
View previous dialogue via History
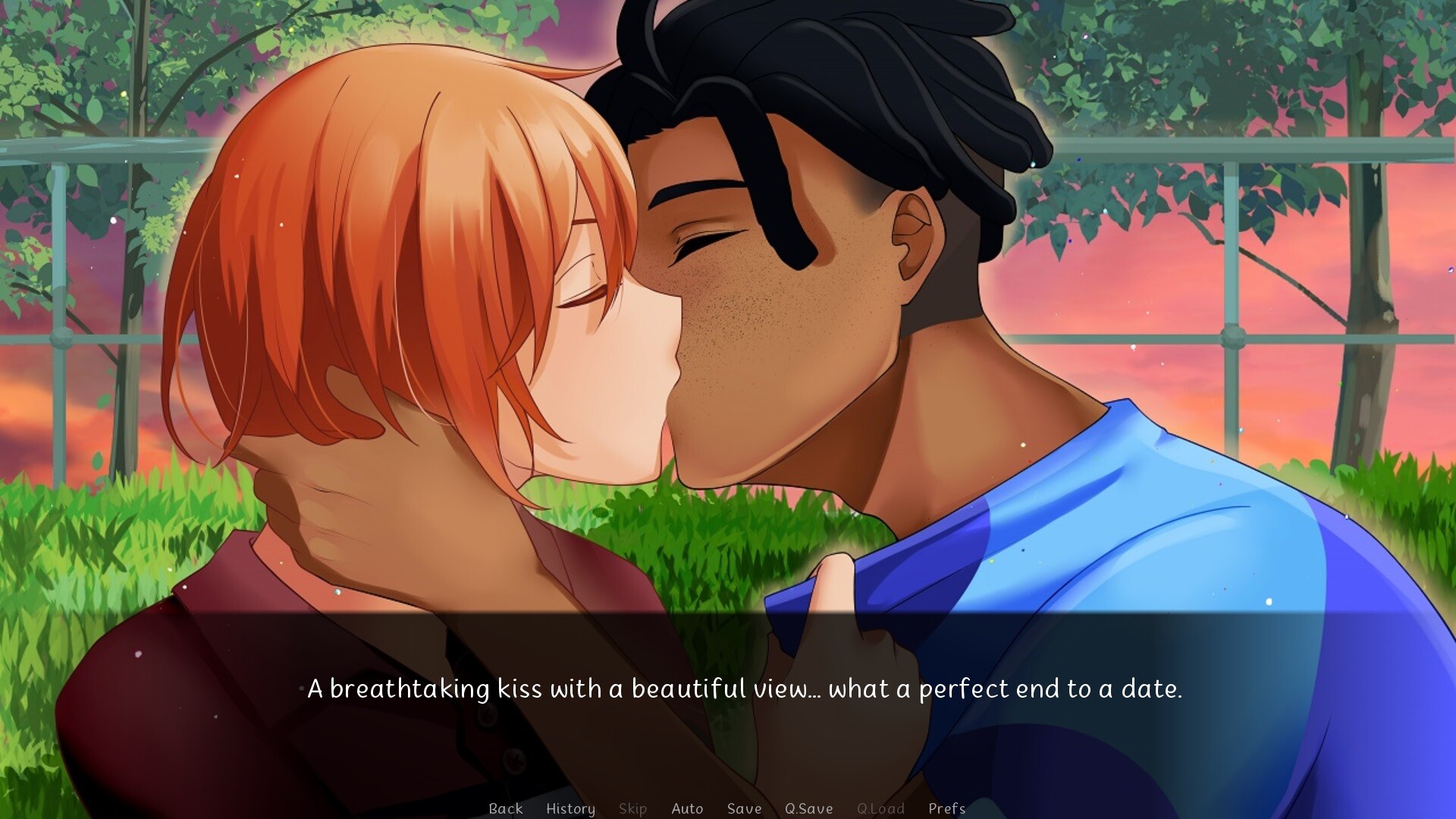pyautogui.click(x=571, y=808)
